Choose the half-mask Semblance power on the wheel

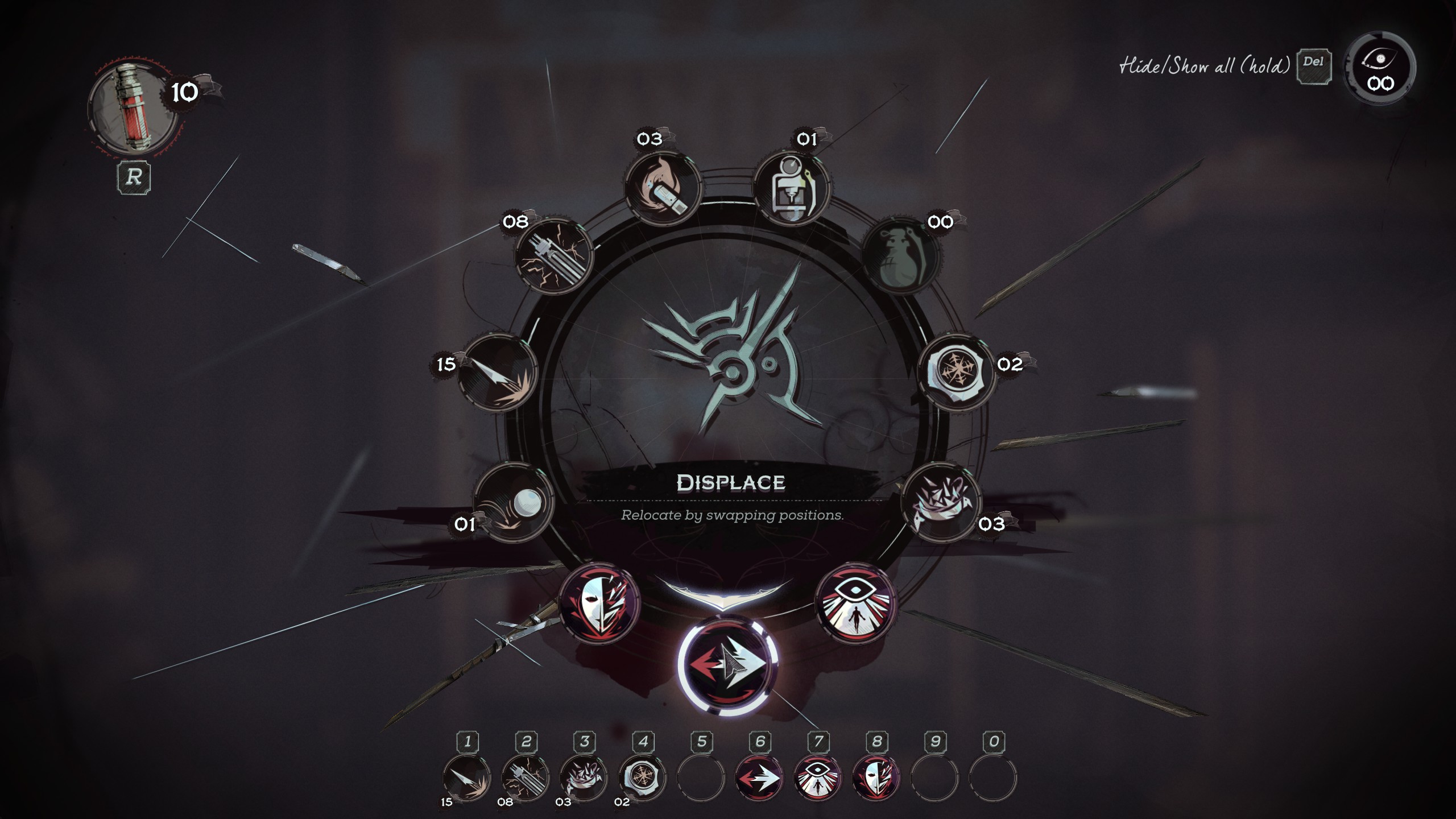[599, 604]
